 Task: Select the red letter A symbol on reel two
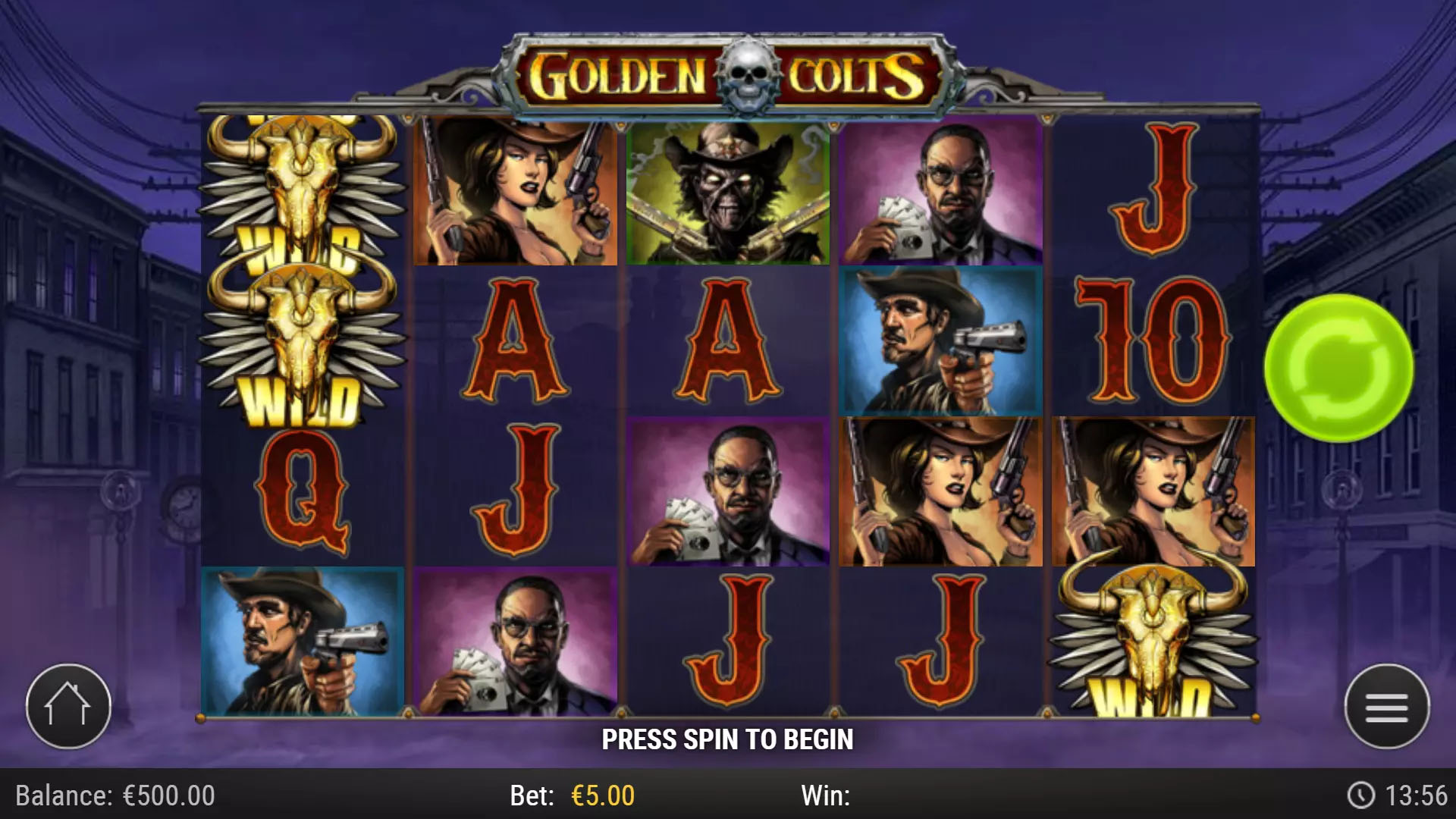pyautogui.click(x=516, y=341)
